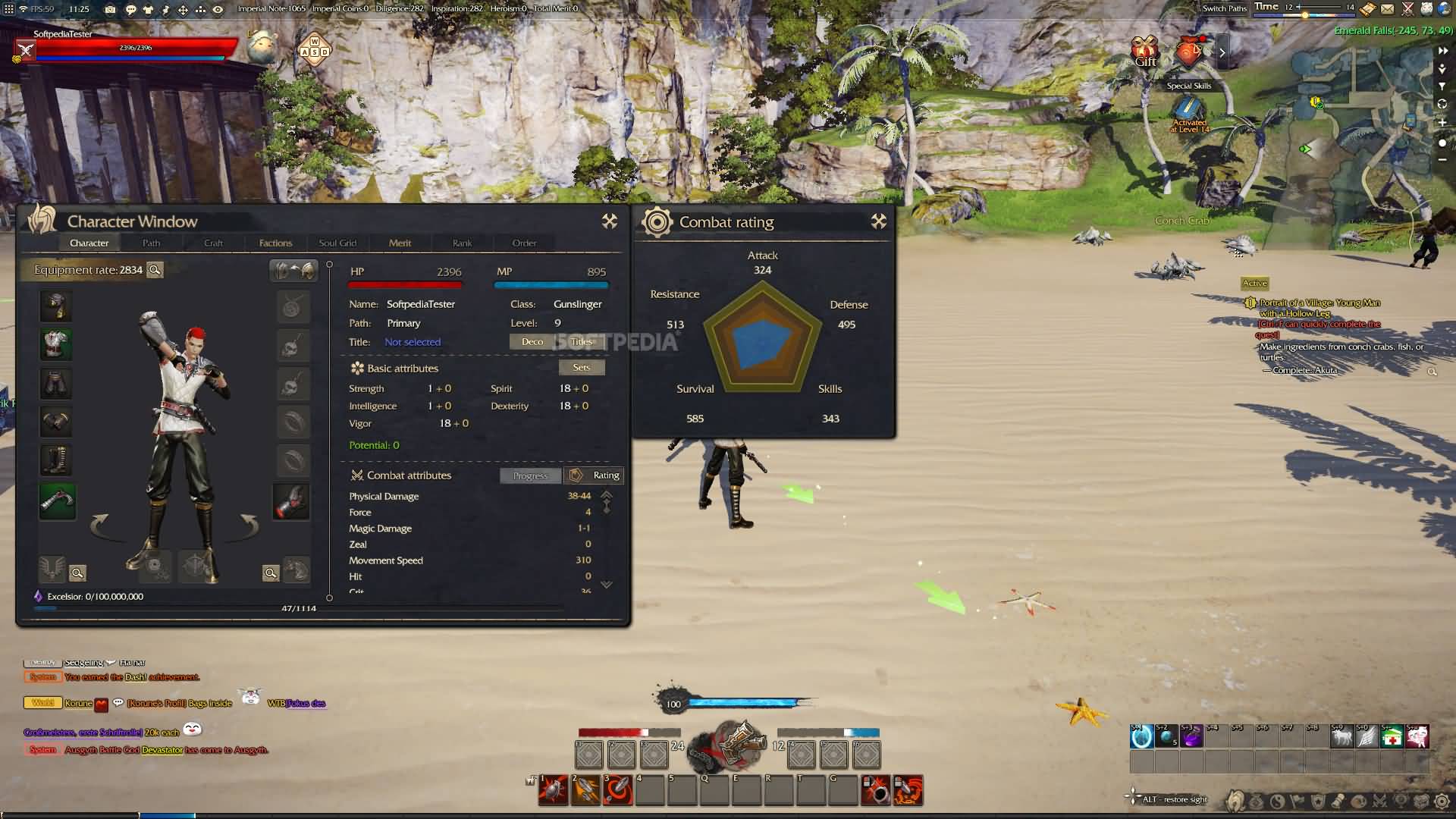Open the Soul Grid tab

click(337, 243)
